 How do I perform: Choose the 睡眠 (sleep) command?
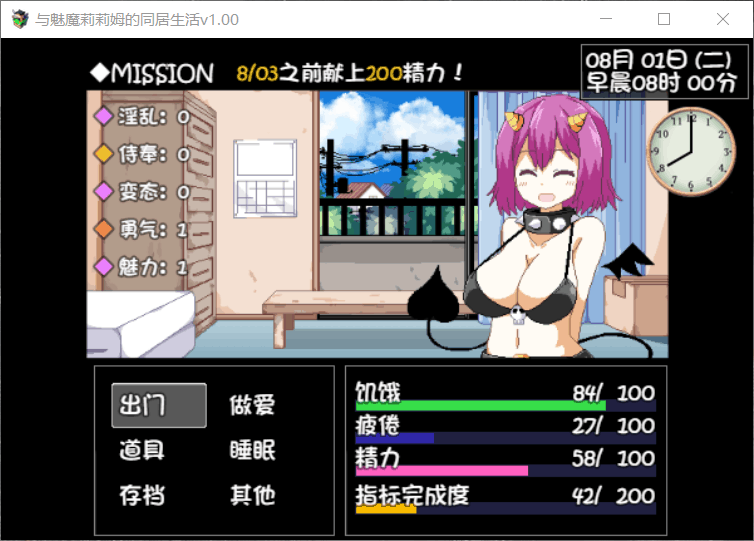pyautogui.click(x=252, y=450)
